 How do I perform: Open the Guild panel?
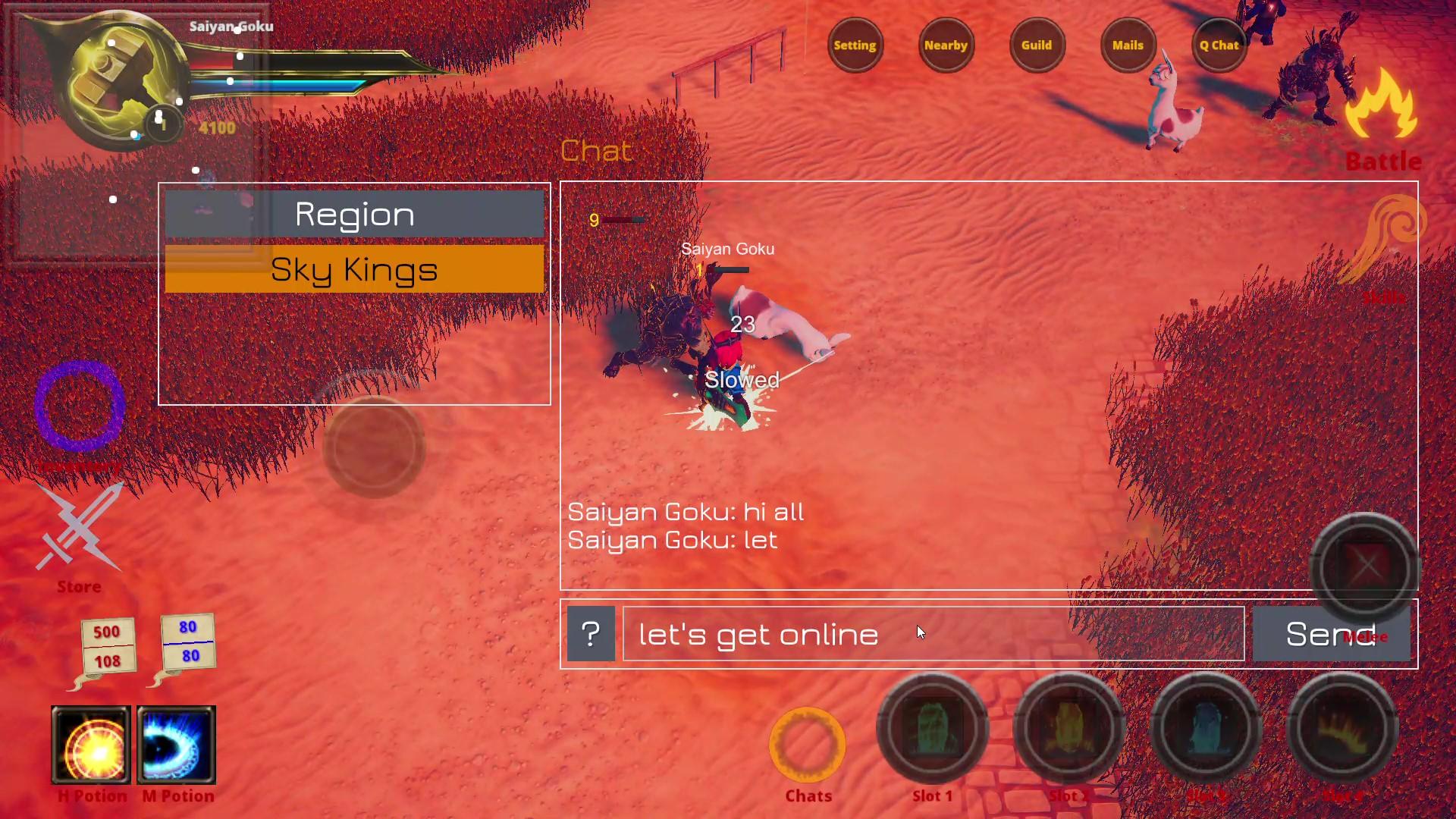1037,45
